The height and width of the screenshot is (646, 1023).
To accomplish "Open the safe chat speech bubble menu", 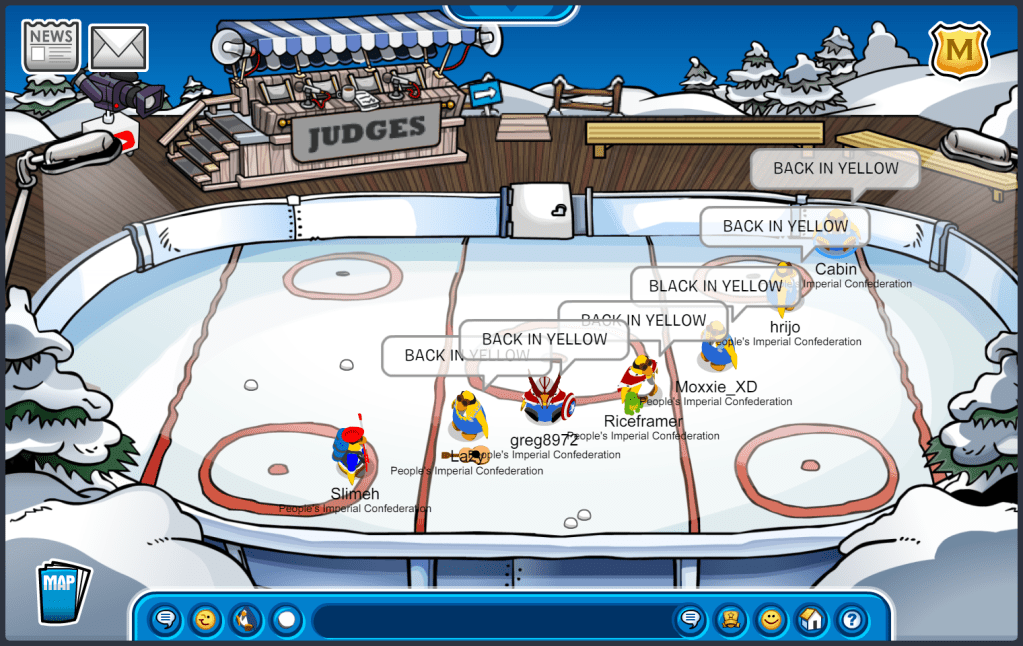I will [166, 620].
